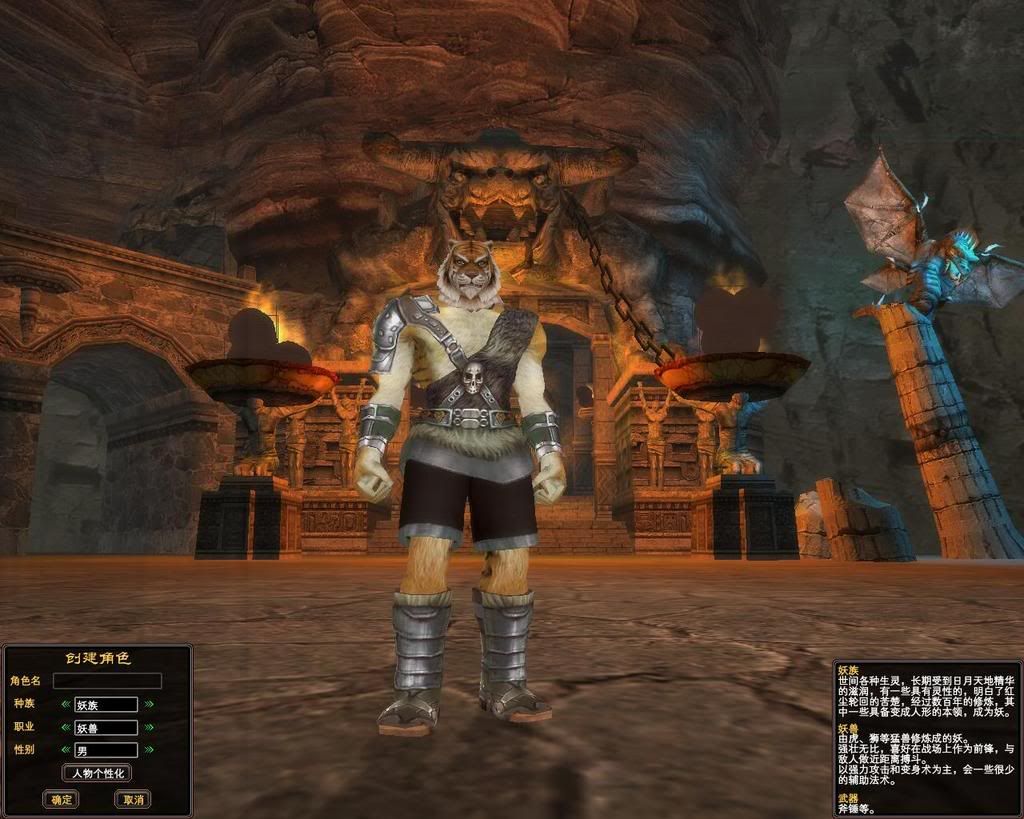This screenshot has height=819, width=1024.
Task: Choose the next class (职业) option
Action: click(x=149, y=727)
